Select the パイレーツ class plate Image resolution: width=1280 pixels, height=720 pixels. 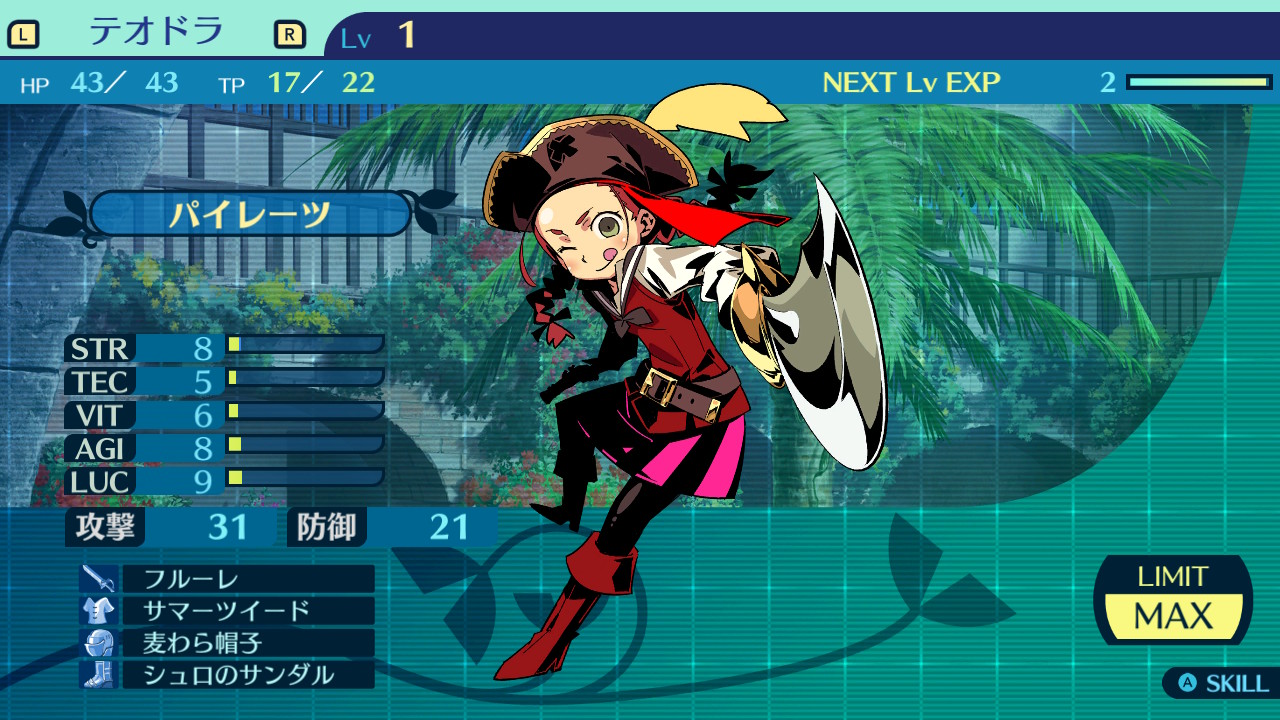coord(250,214)
